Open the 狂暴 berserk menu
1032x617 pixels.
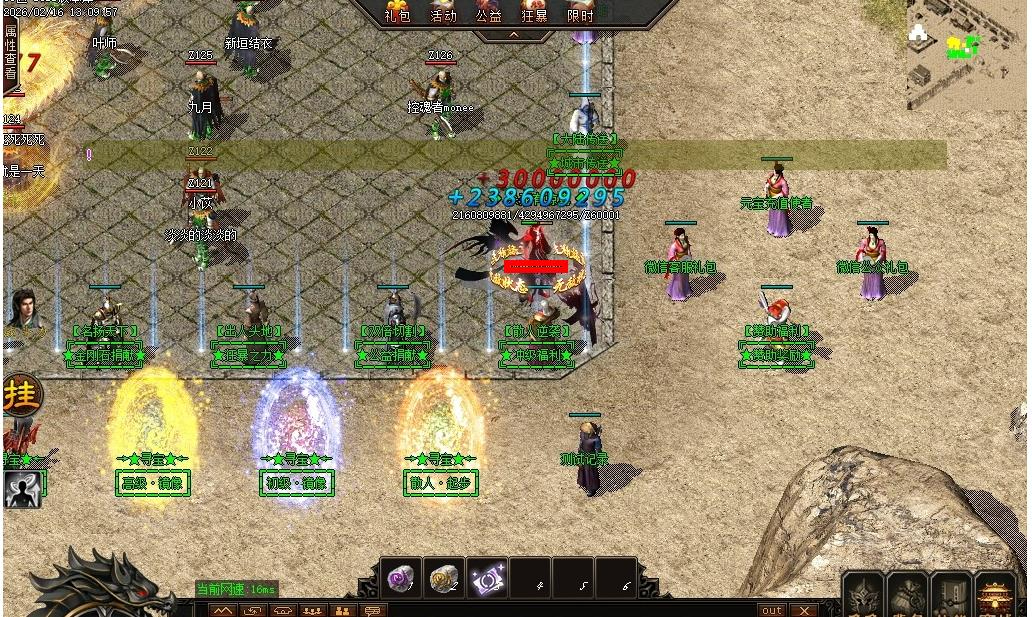(x=534, y=14)
